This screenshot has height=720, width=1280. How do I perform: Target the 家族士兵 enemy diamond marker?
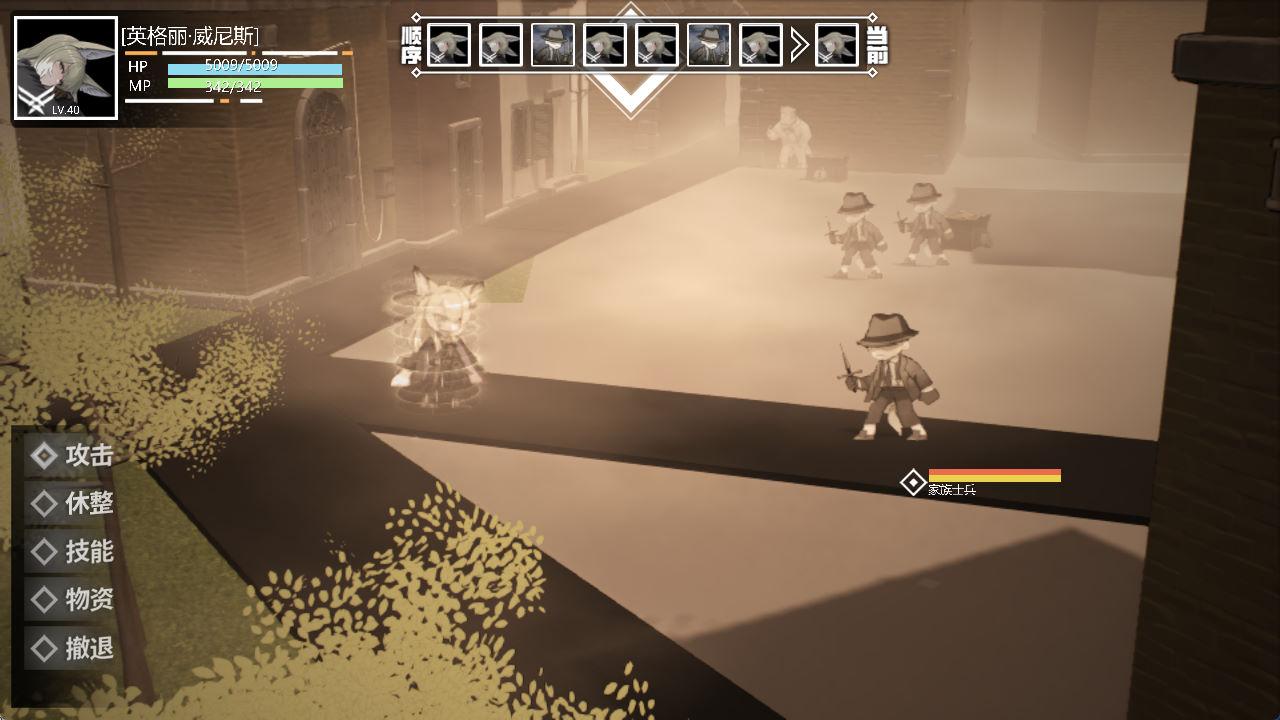(913, 483)
